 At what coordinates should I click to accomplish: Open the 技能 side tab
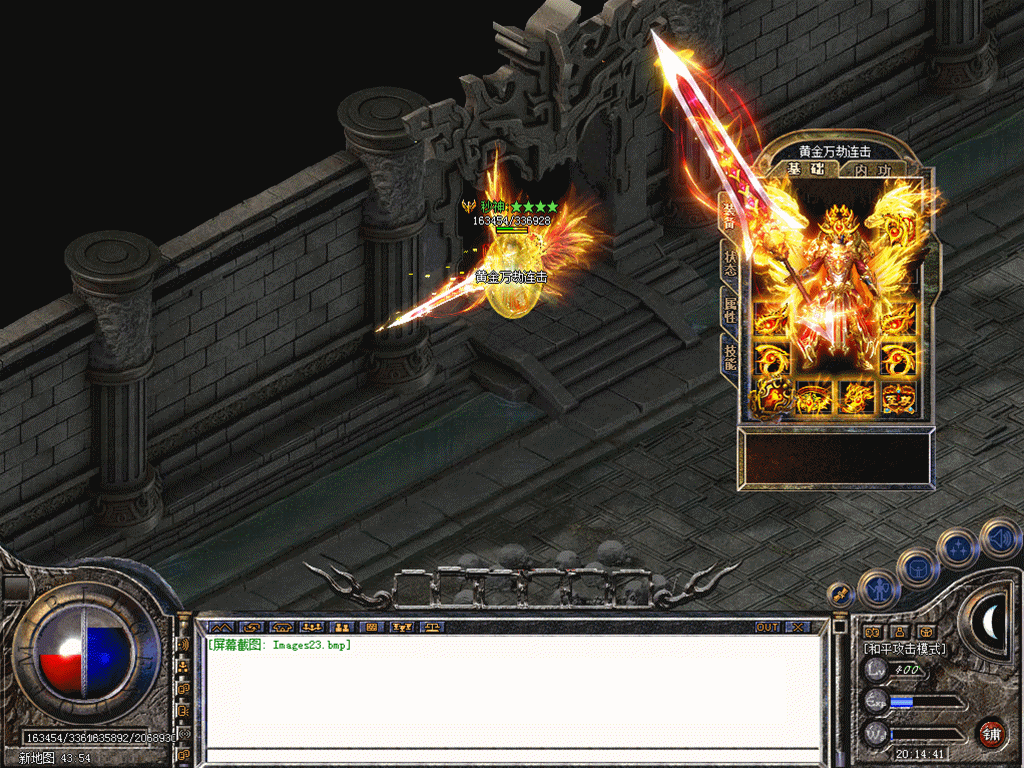click(x=729, y=355)
